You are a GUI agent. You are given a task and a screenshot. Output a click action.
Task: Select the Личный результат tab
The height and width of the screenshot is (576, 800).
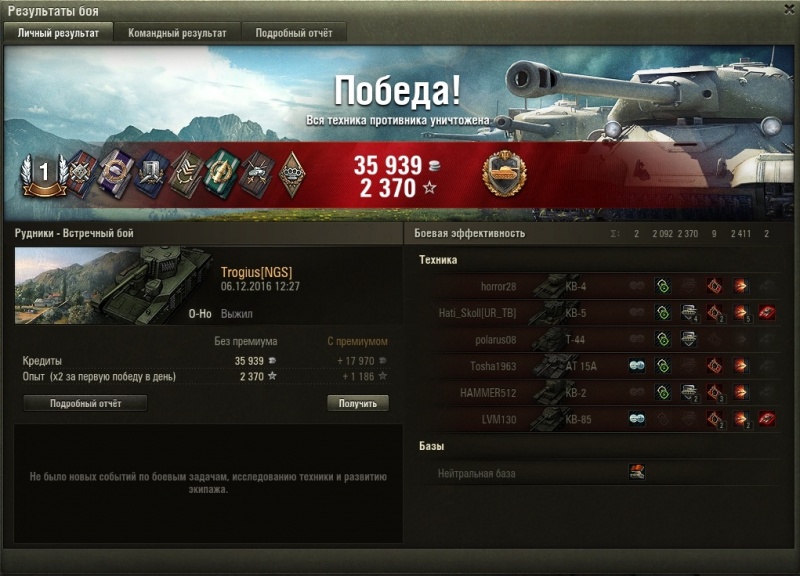pyautogui.click(x=58, y=33)
